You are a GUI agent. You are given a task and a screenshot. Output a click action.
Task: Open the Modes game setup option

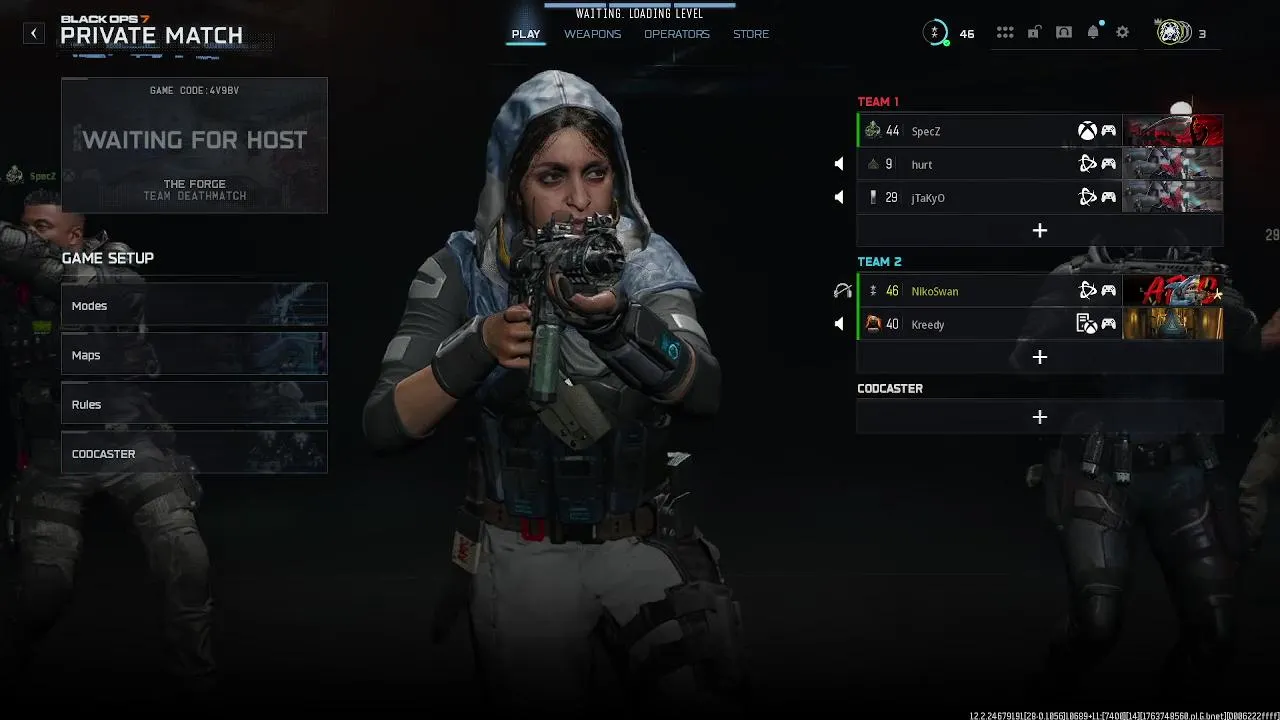pyautogui.click(x=194, y=306)
